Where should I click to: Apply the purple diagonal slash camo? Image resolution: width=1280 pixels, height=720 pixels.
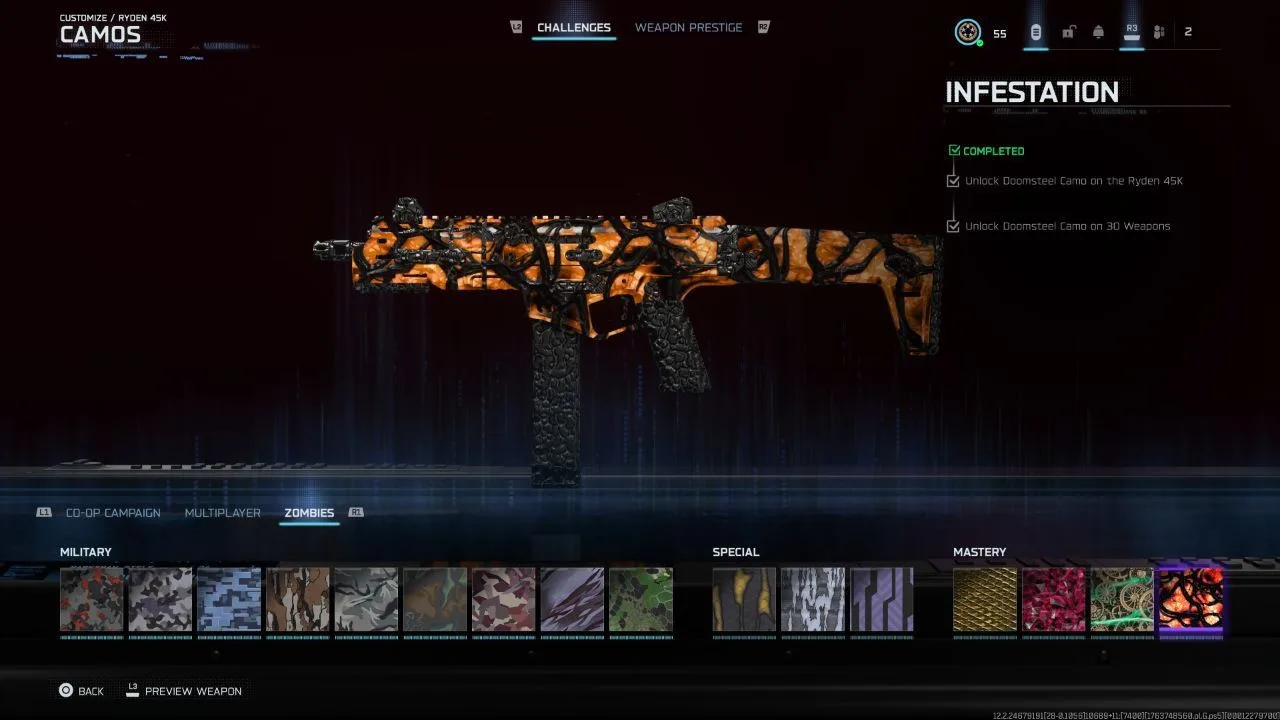tap(572, 600)
